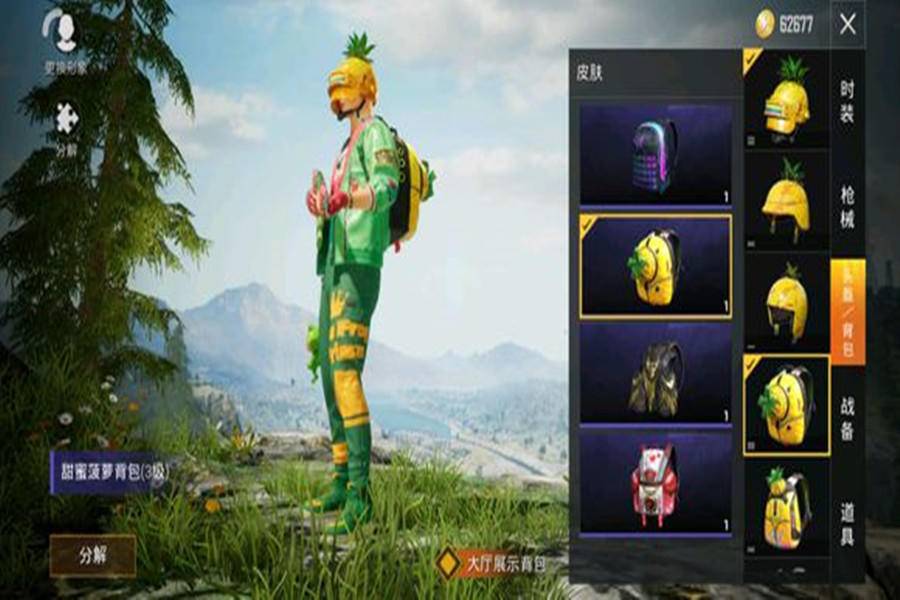Select the equipped pineapple backpack item
The width and height of the screenshot is (900, 600).
[786, 404]
